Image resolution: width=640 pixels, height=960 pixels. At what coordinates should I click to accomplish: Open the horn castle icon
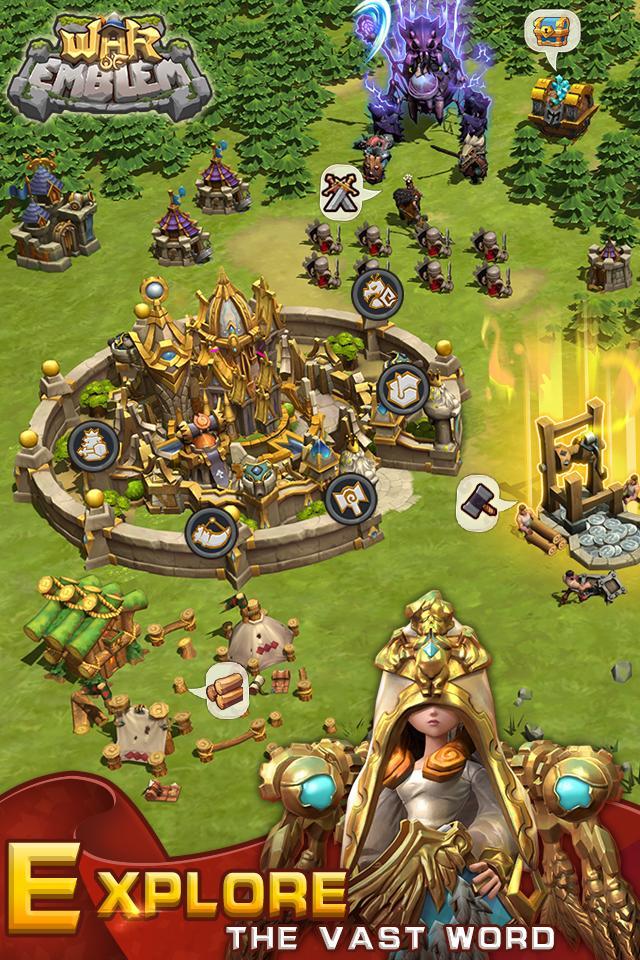tap(210, 531)
